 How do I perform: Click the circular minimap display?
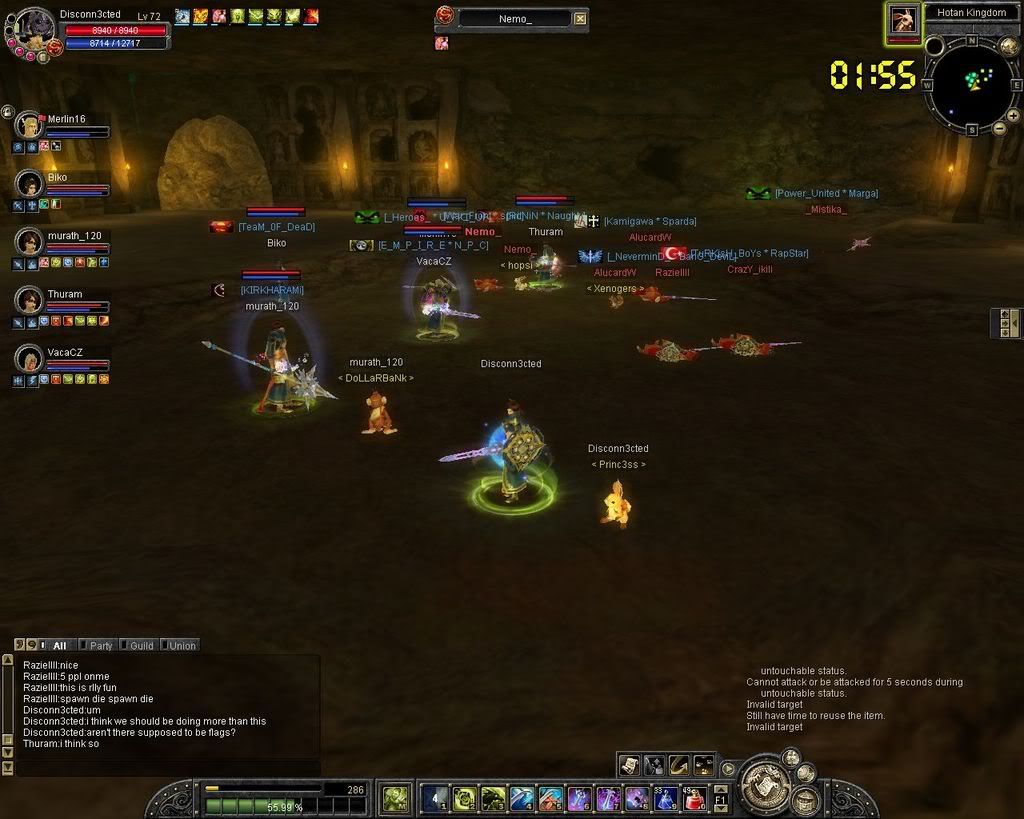[x=972, y=84]
